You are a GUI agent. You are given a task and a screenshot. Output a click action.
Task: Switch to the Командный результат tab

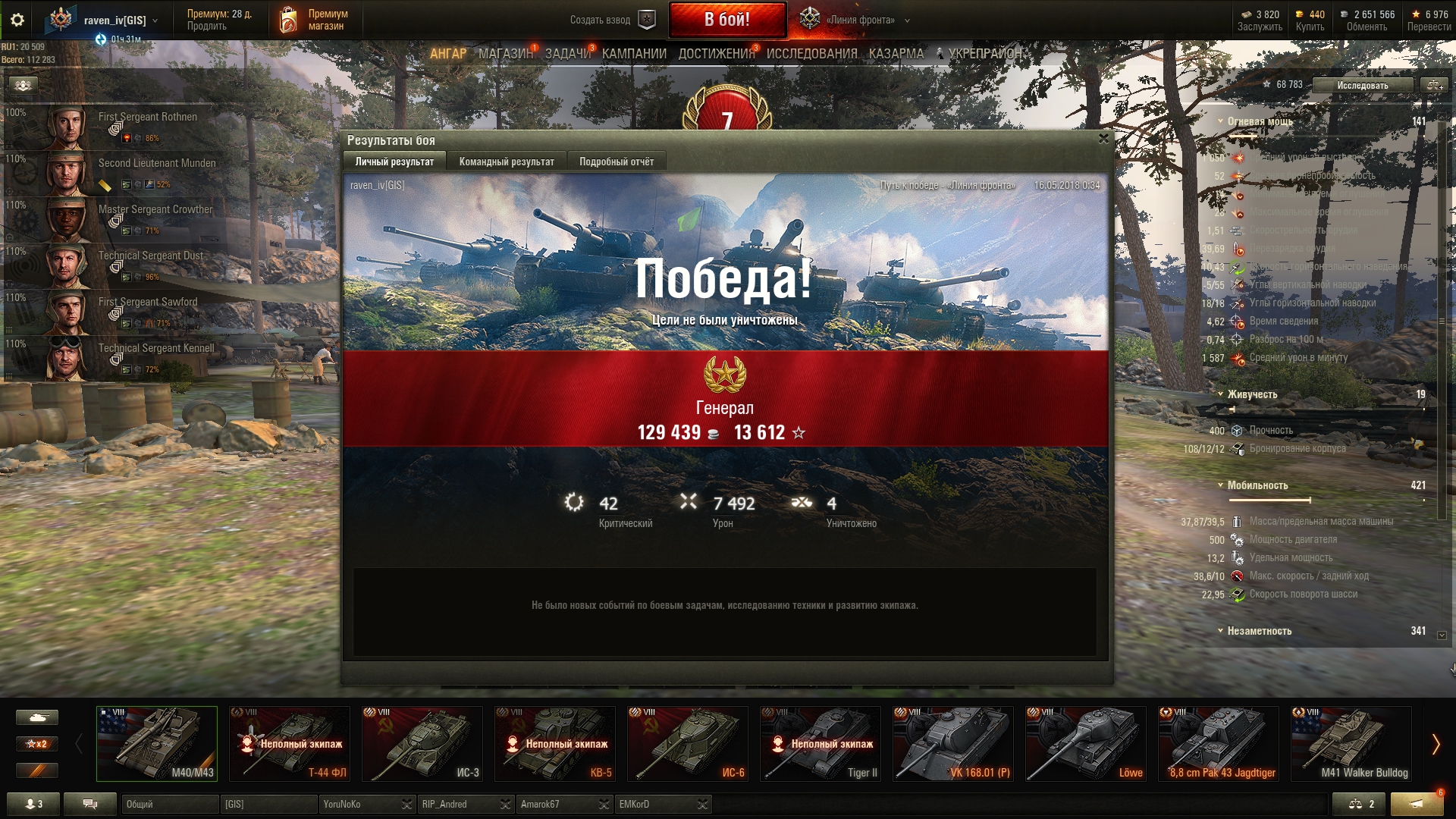tap(506, 162)
